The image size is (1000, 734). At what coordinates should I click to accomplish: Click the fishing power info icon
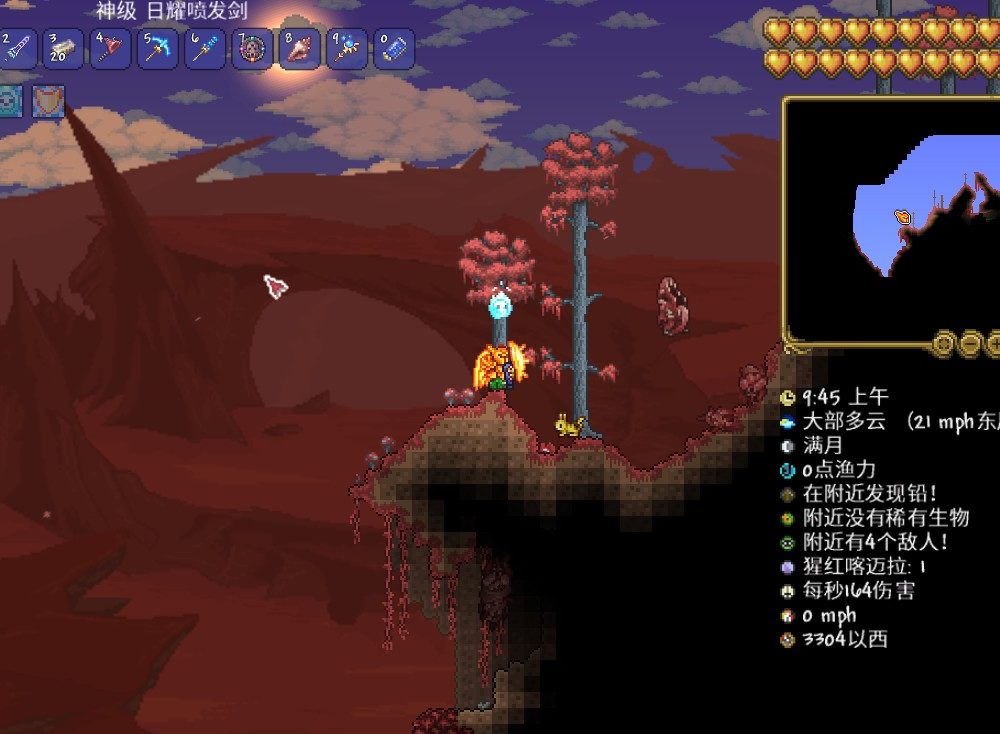[x=788, y=470]
